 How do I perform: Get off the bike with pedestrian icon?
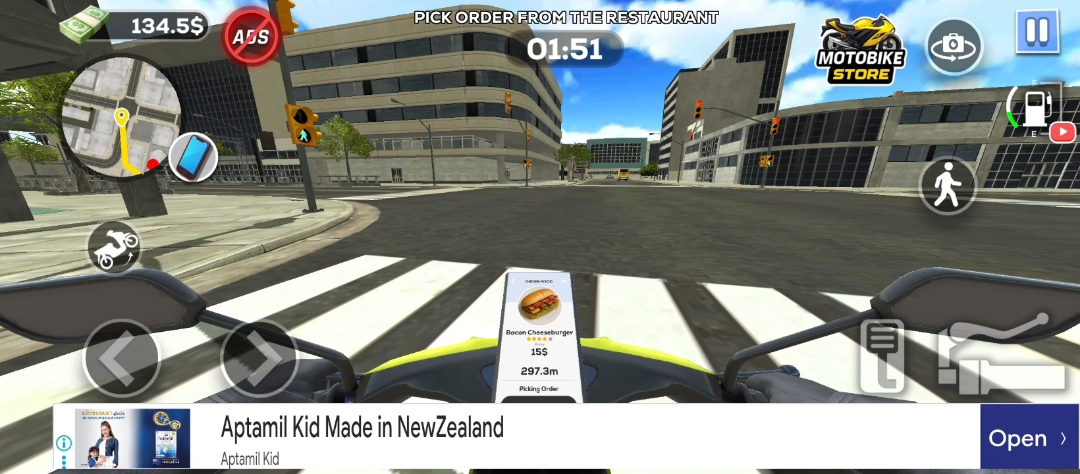pos(947,185)
